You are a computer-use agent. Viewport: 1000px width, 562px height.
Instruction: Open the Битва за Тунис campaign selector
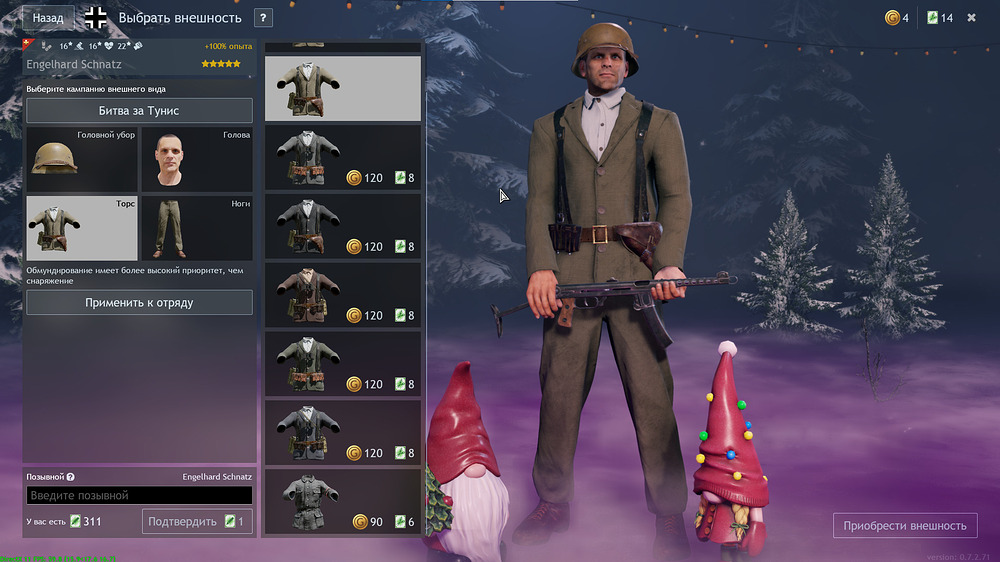pos(139,111)
